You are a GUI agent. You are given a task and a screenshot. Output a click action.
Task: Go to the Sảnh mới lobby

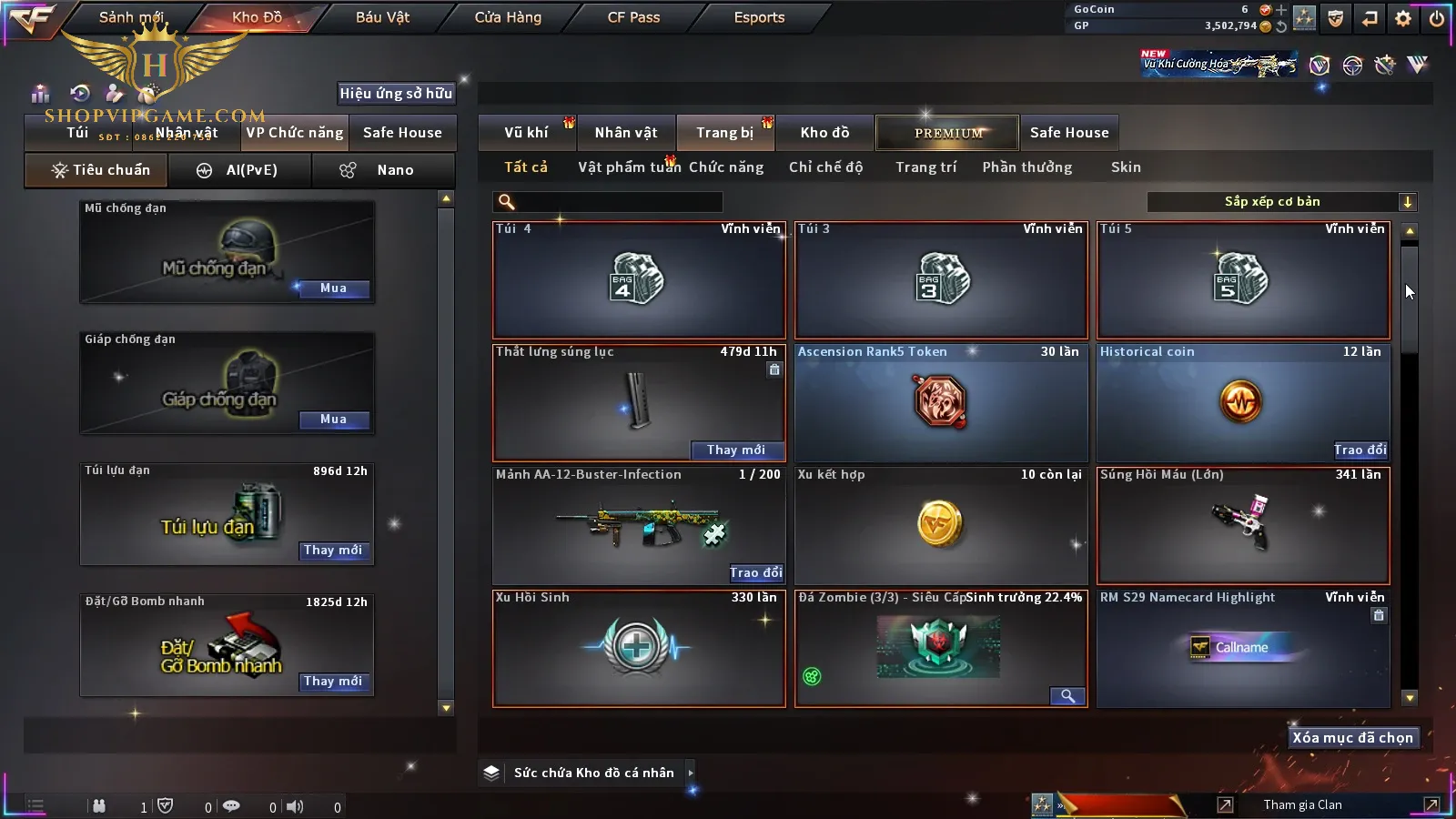pos(131,17)
